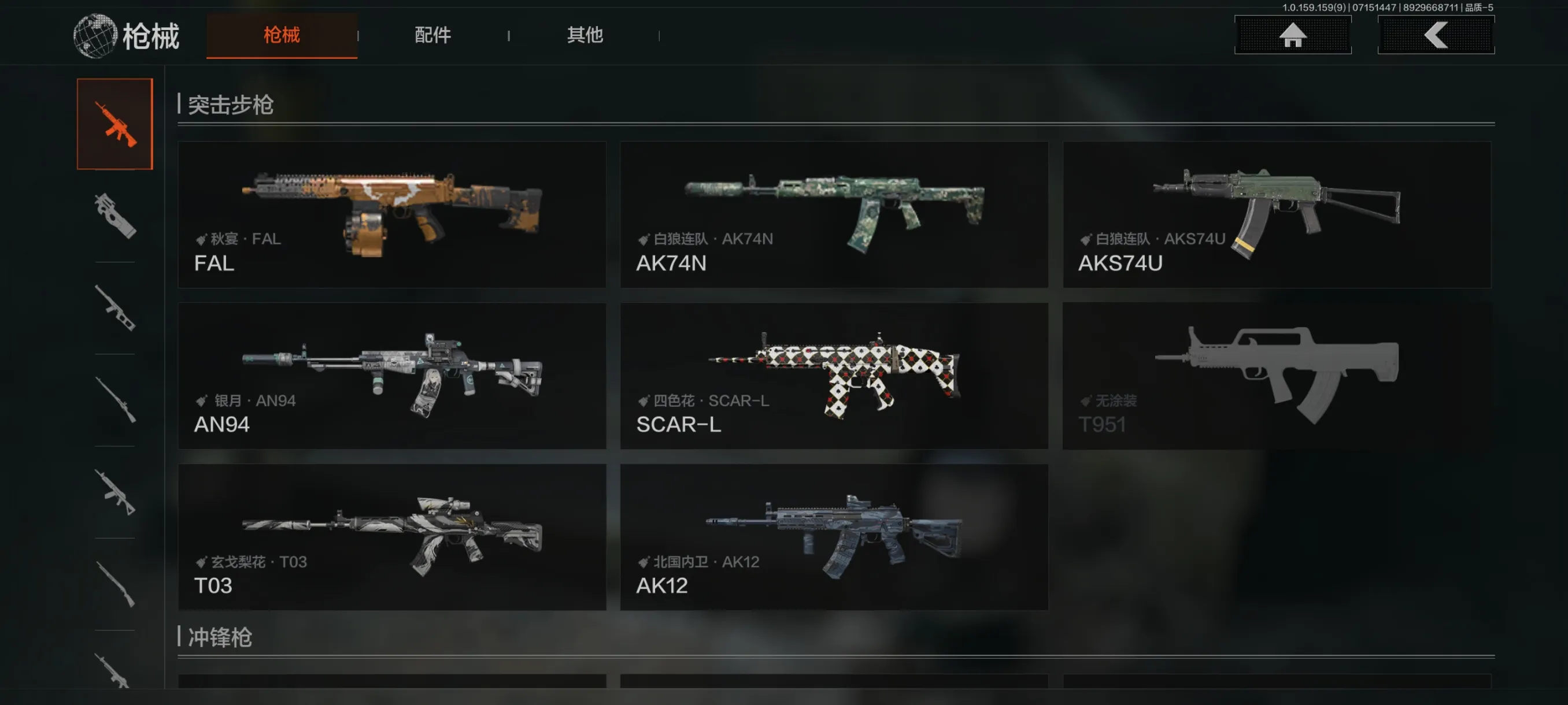
Task: Select the 其他 tab
Action: point(585,35)
